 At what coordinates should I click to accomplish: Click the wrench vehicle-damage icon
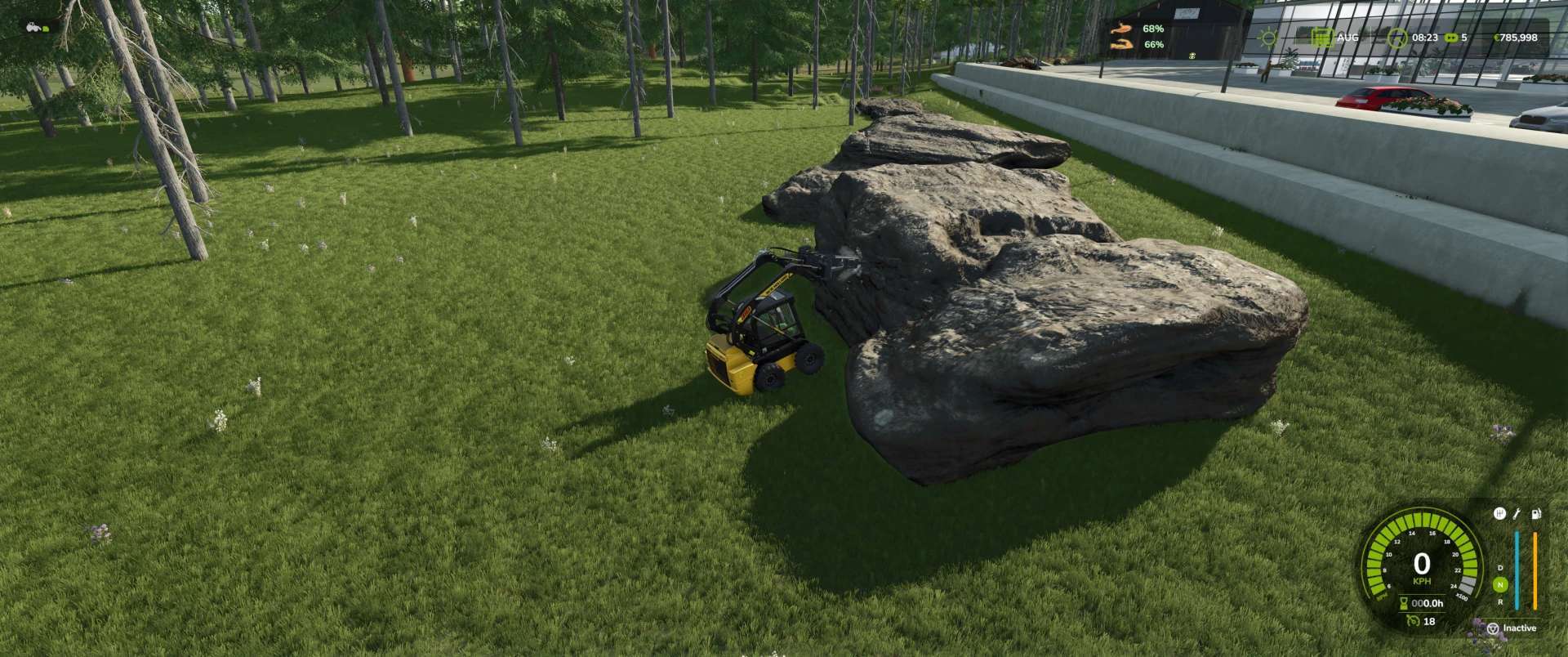(1517, 514)
